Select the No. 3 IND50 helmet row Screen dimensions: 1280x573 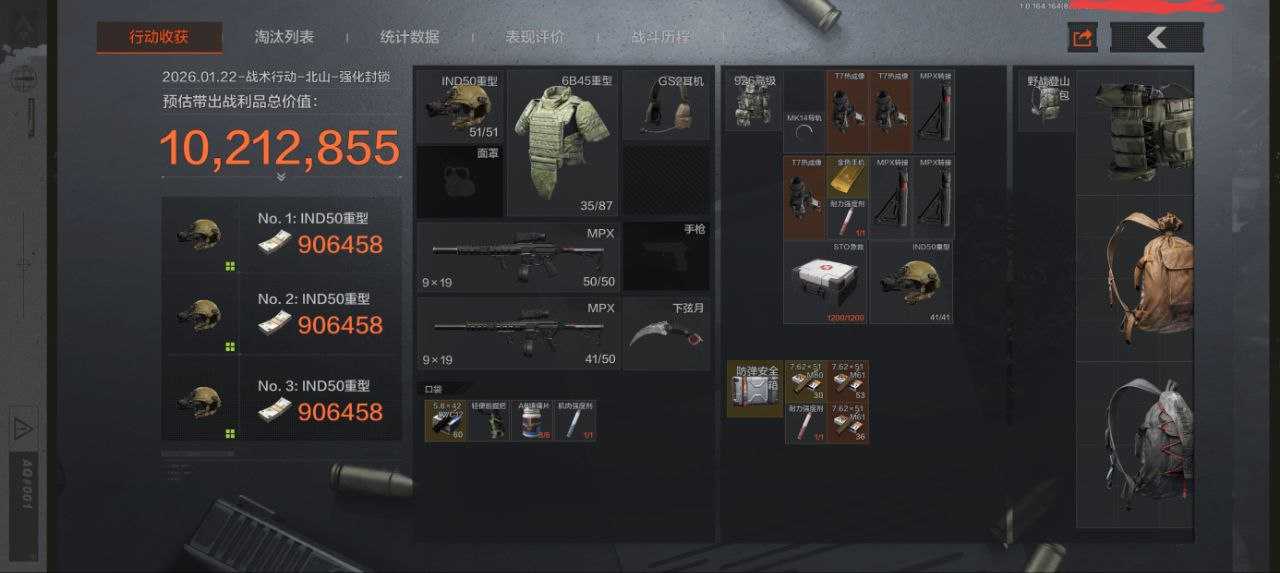[282, 401]
